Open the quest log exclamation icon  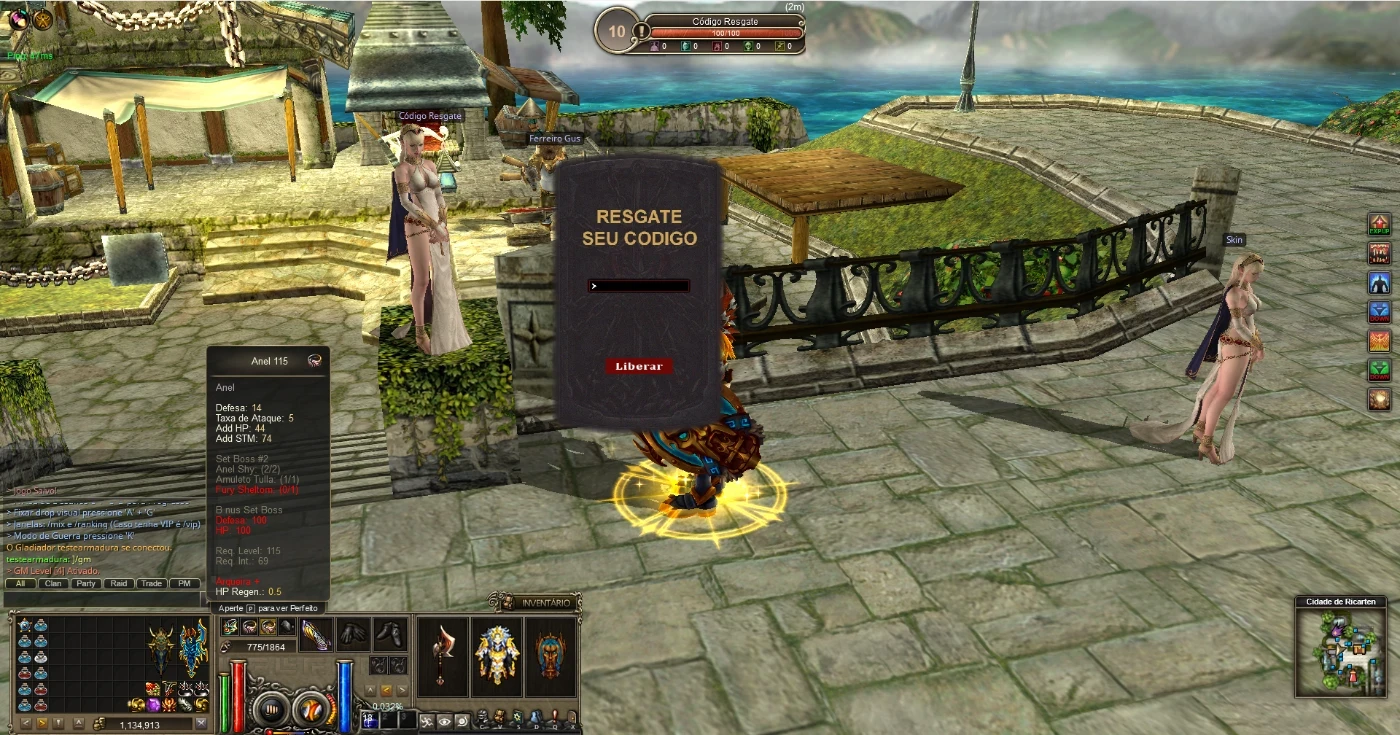pyautogui.click(x=554, y=716)
